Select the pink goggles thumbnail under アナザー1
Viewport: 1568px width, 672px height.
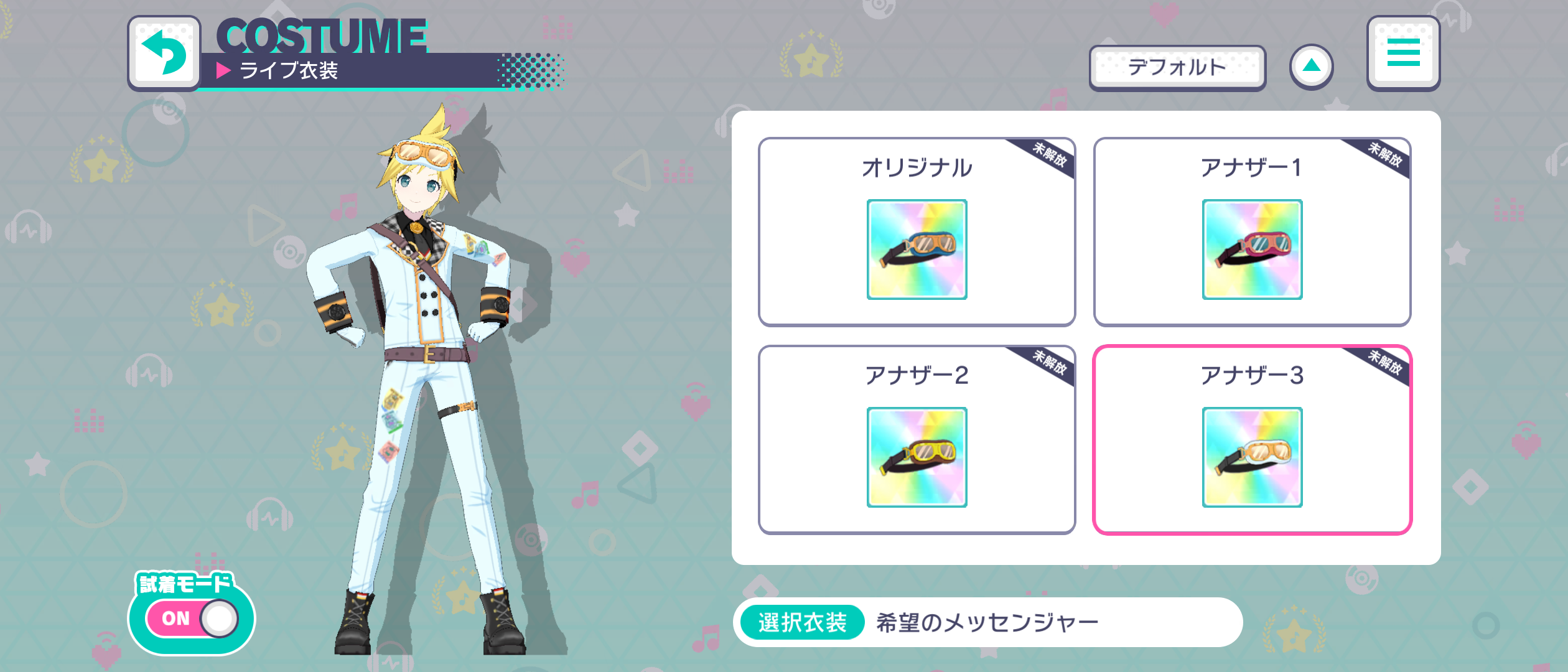point(1252,250)
